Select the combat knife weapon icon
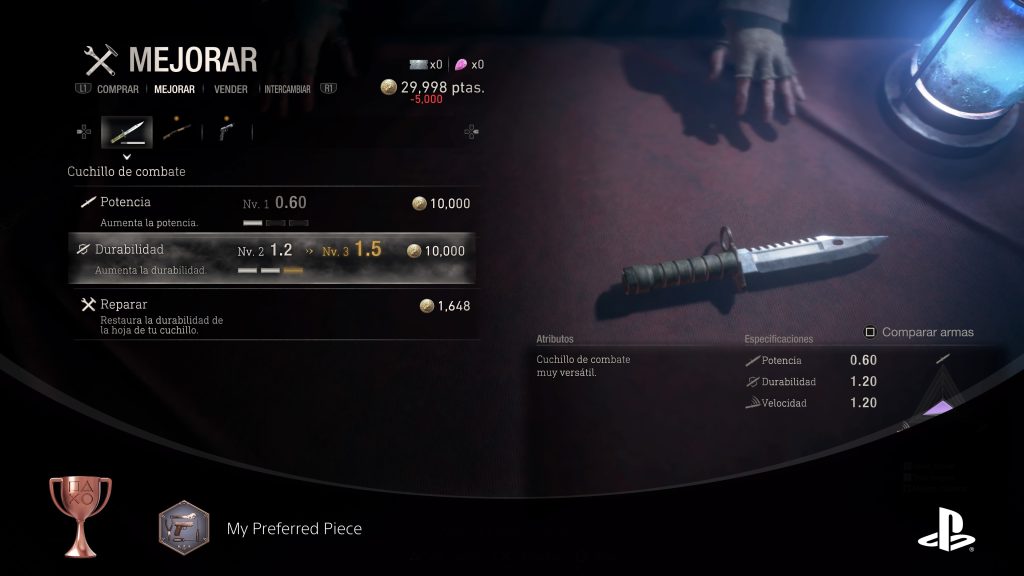Viewport: 1024px width, 576px height. (x=127, y=131)
